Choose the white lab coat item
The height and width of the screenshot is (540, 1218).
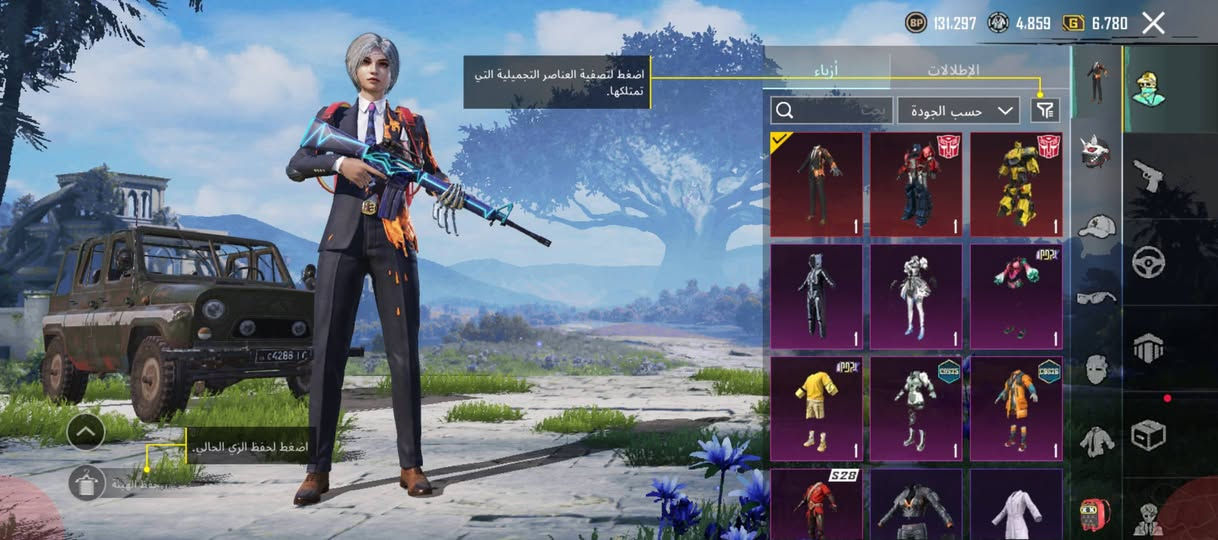1016,505
